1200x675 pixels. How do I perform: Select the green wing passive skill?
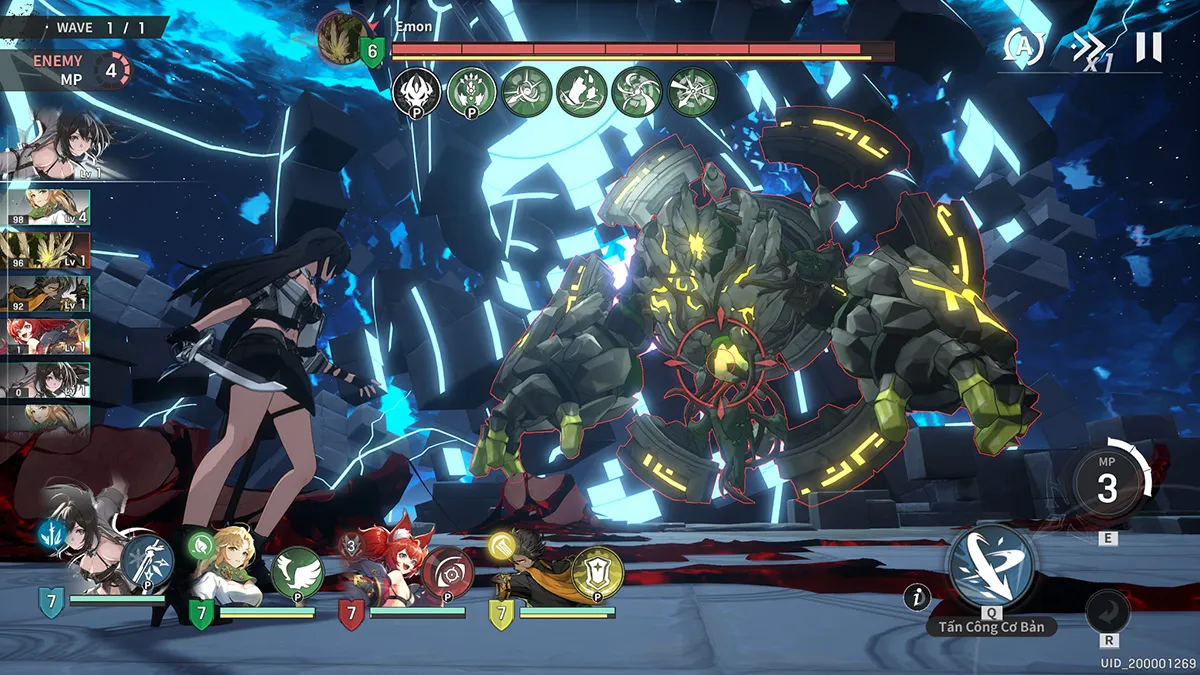296,571
